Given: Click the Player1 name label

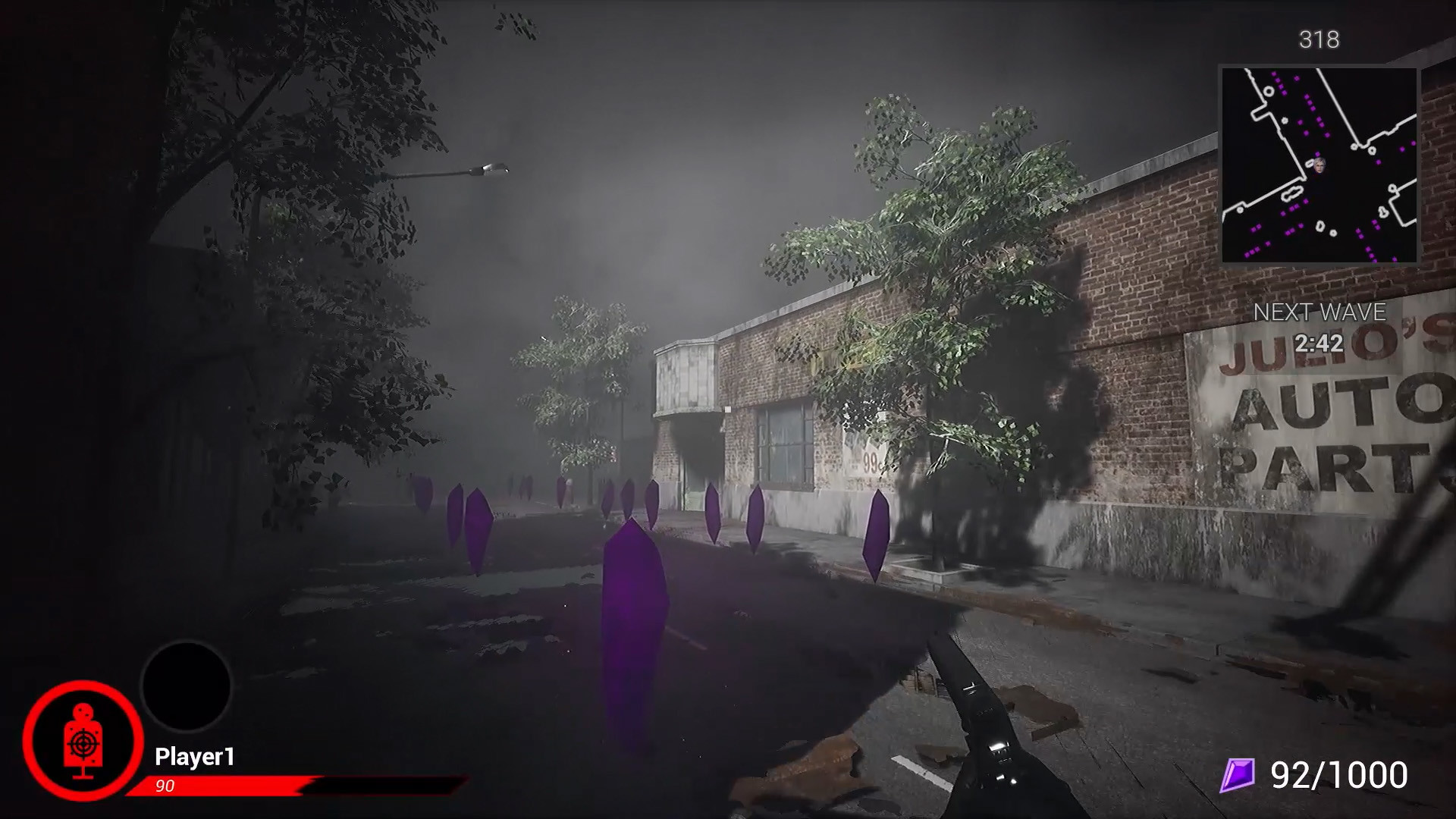Looking at the screenshot, I should click(196, 756).
